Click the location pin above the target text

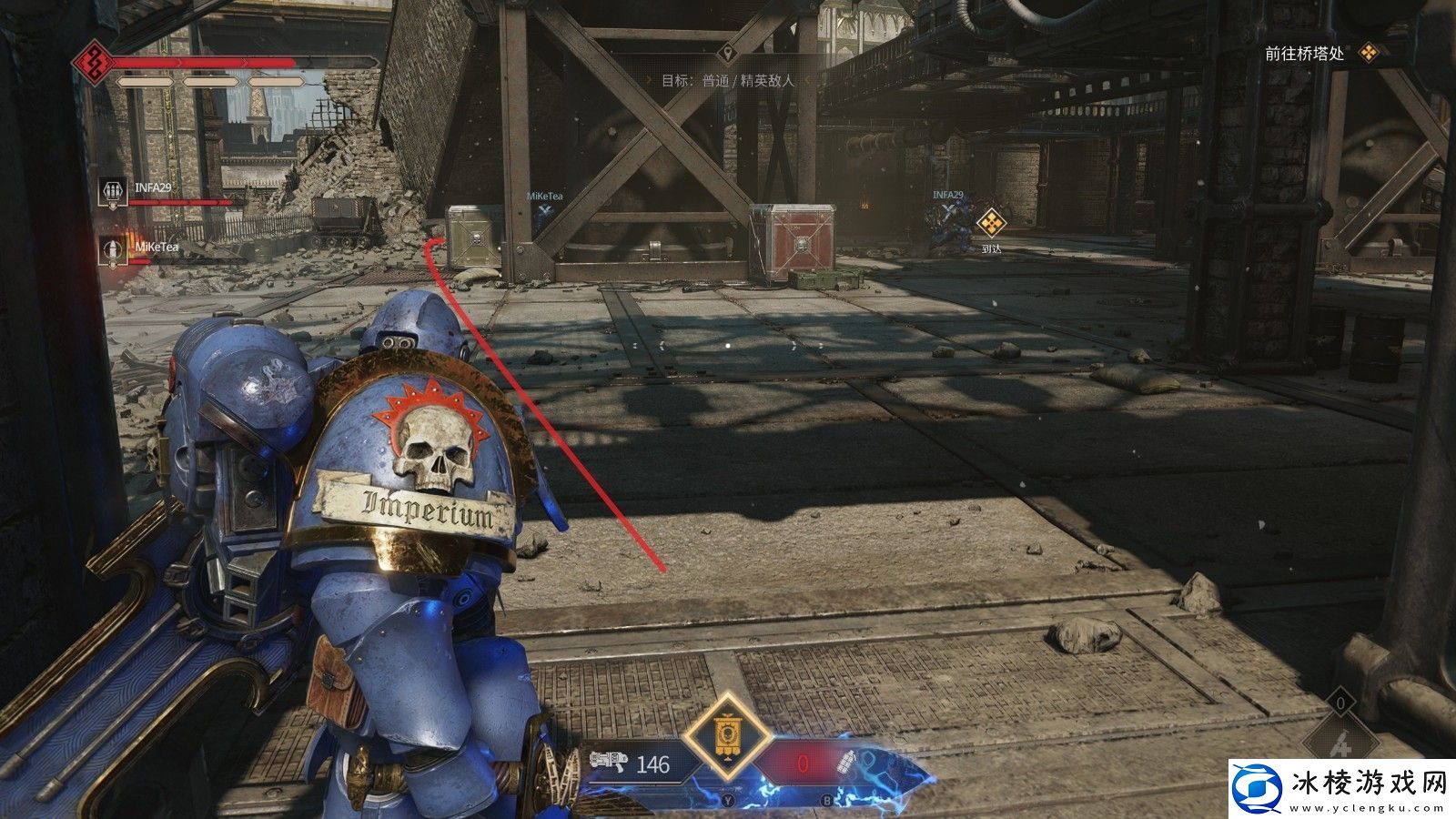(x=726, y=53)
